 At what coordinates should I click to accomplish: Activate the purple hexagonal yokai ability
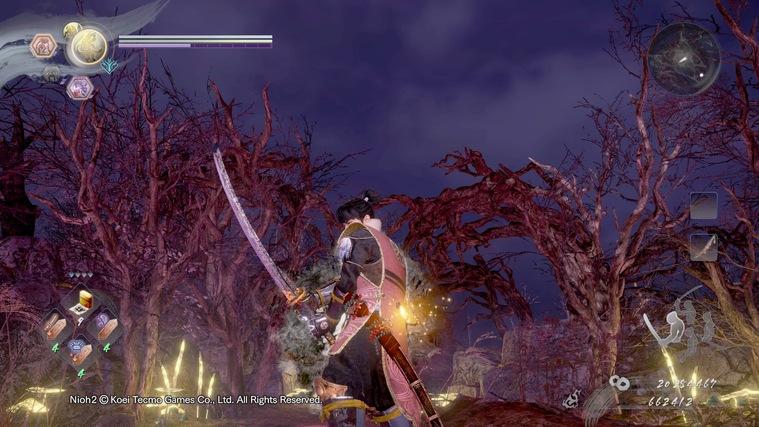pyautogui.click(x=79, y=88)
